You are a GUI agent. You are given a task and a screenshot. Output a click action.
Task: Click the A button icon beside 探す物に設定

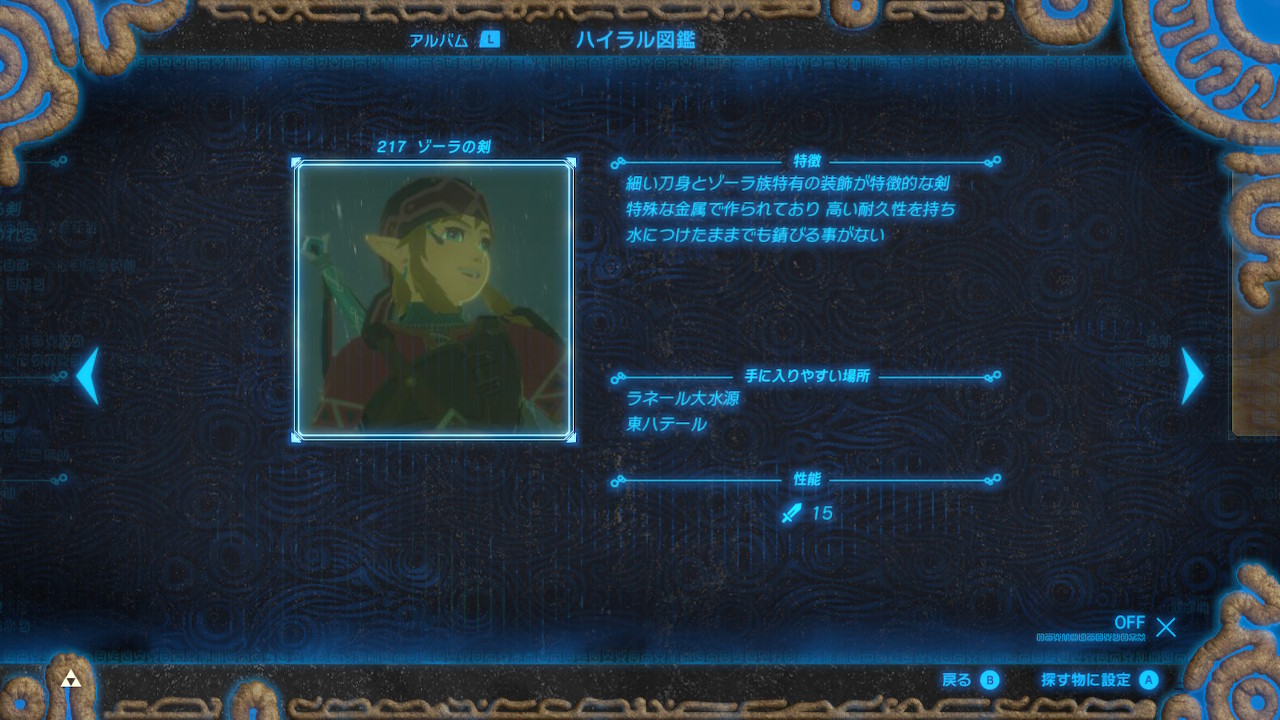click(x=1148, y=678)
